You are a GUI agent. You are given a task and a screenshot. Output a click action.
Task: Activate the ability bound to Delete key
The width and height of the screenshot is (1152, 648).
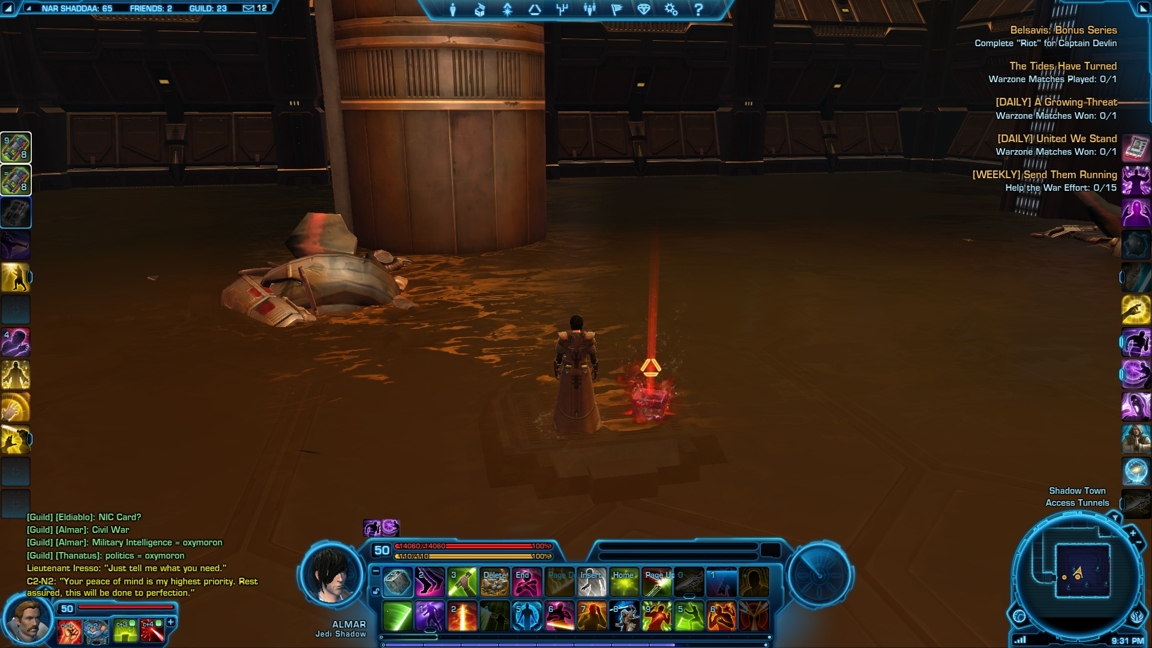(x=494, y=582)
